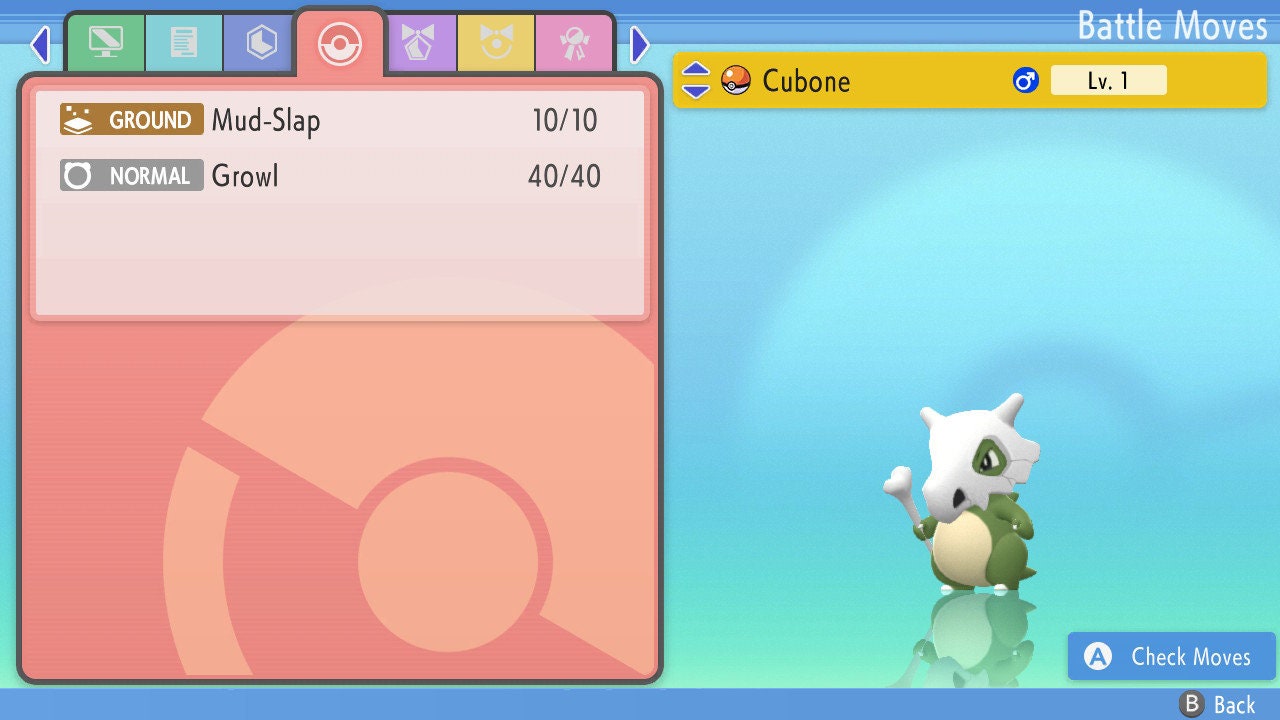Open the pink ribbon medal tab

[574, 43]
